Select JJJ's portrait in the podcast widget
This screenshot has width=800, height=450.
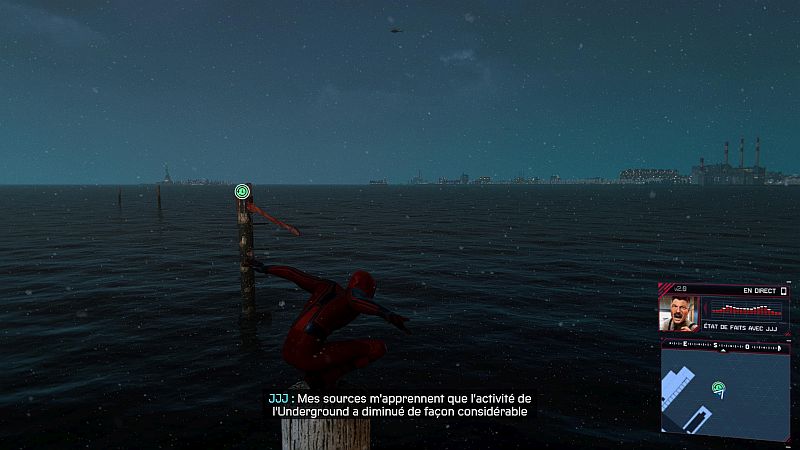coord(679,313)
